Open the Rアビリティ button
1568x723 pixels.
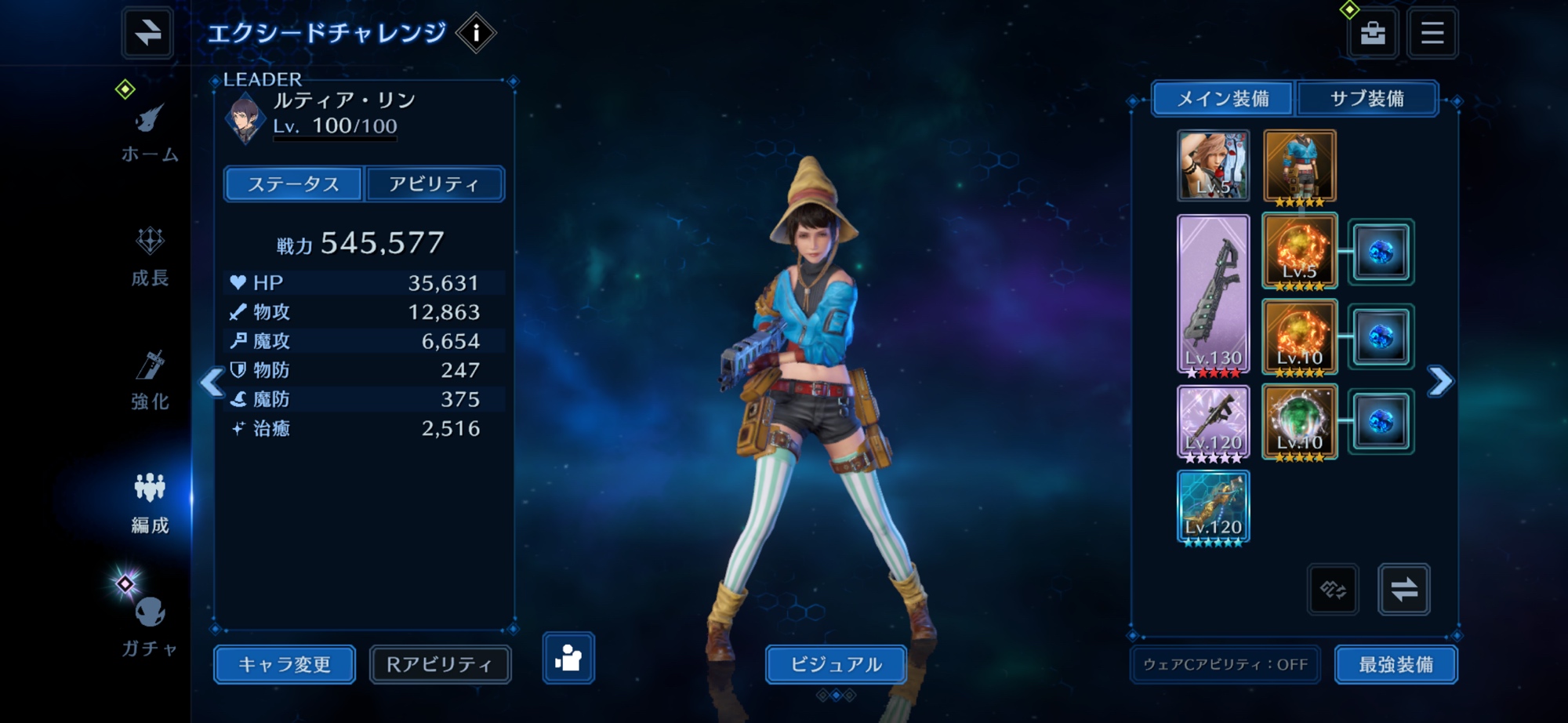(x=440, y=664)
